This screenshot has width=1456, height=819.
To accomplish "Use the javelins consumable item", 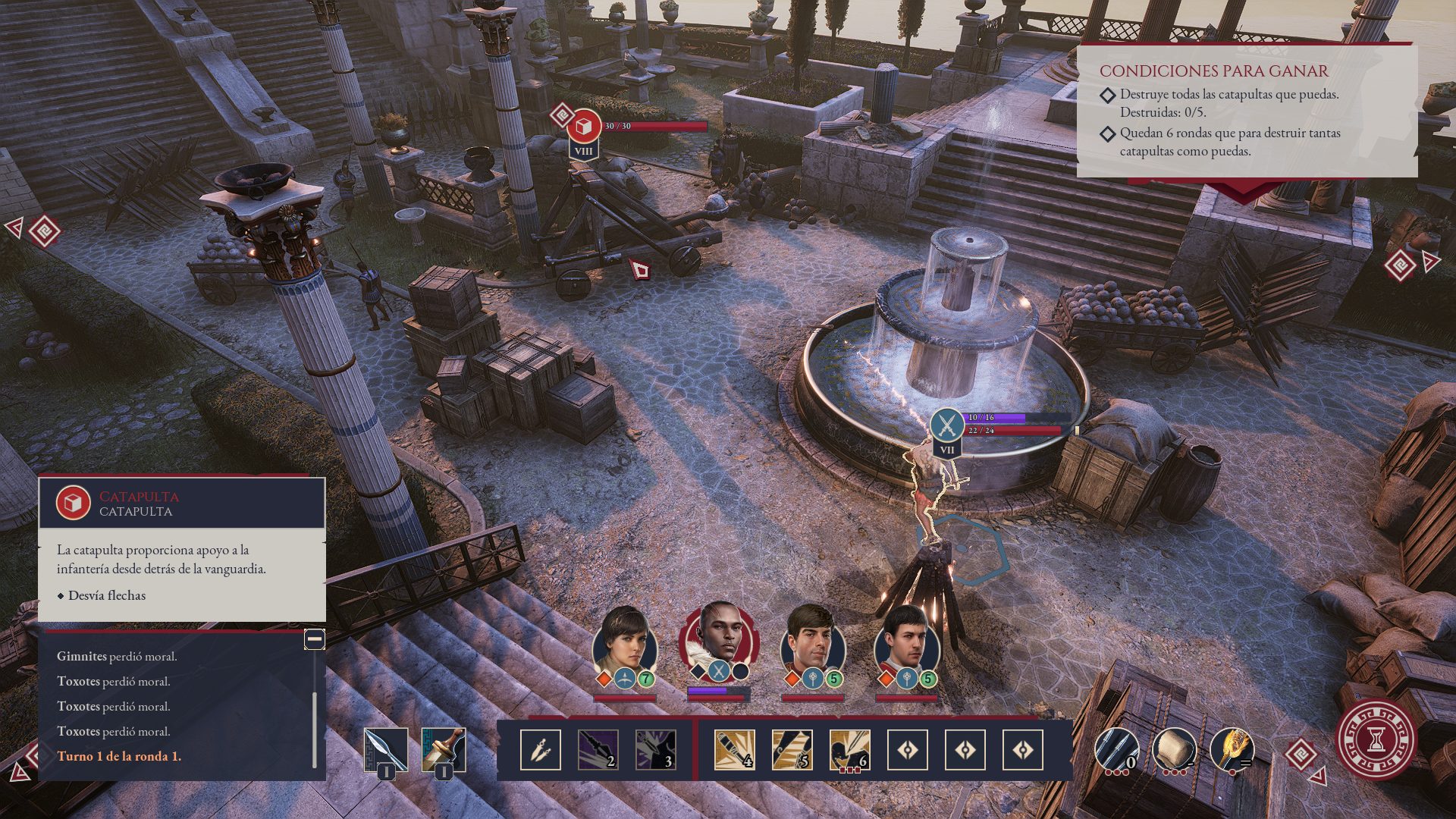I will 1116,749.
